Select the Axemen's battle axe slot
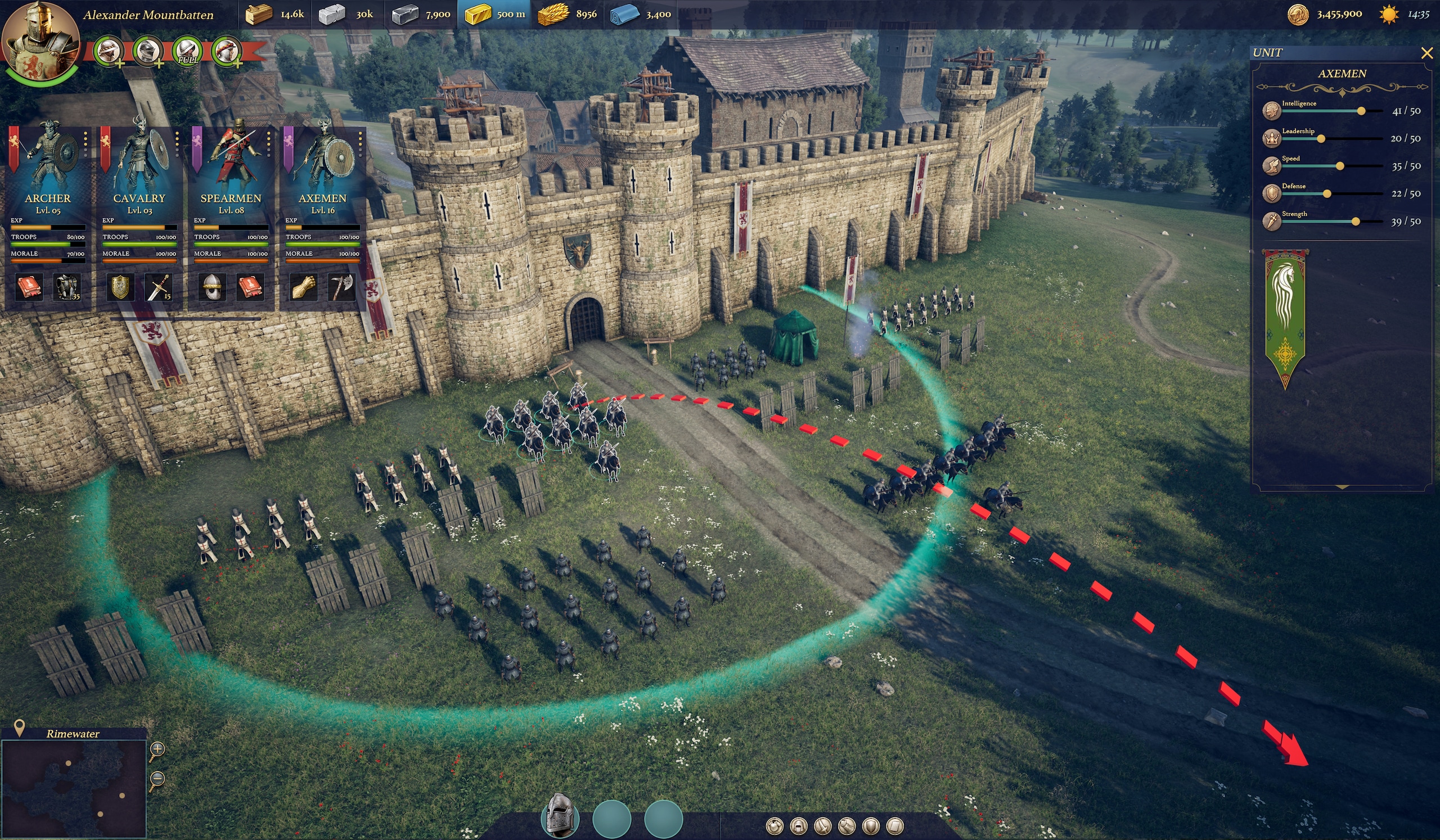The height and width of the screenshot is (840, 1440). point(341,287)
